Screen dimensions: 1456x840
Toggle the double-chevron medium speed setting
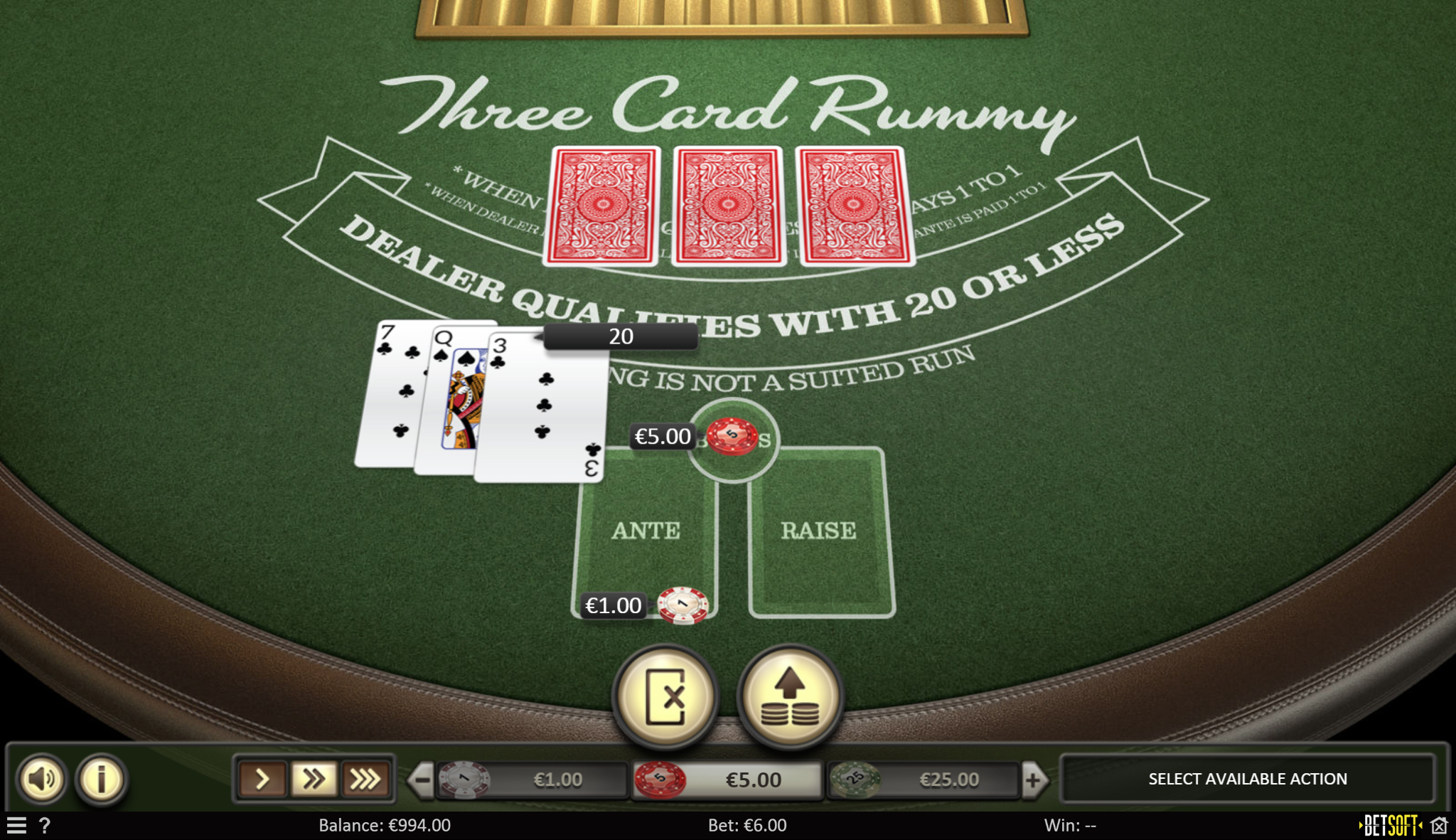(314, 778)
